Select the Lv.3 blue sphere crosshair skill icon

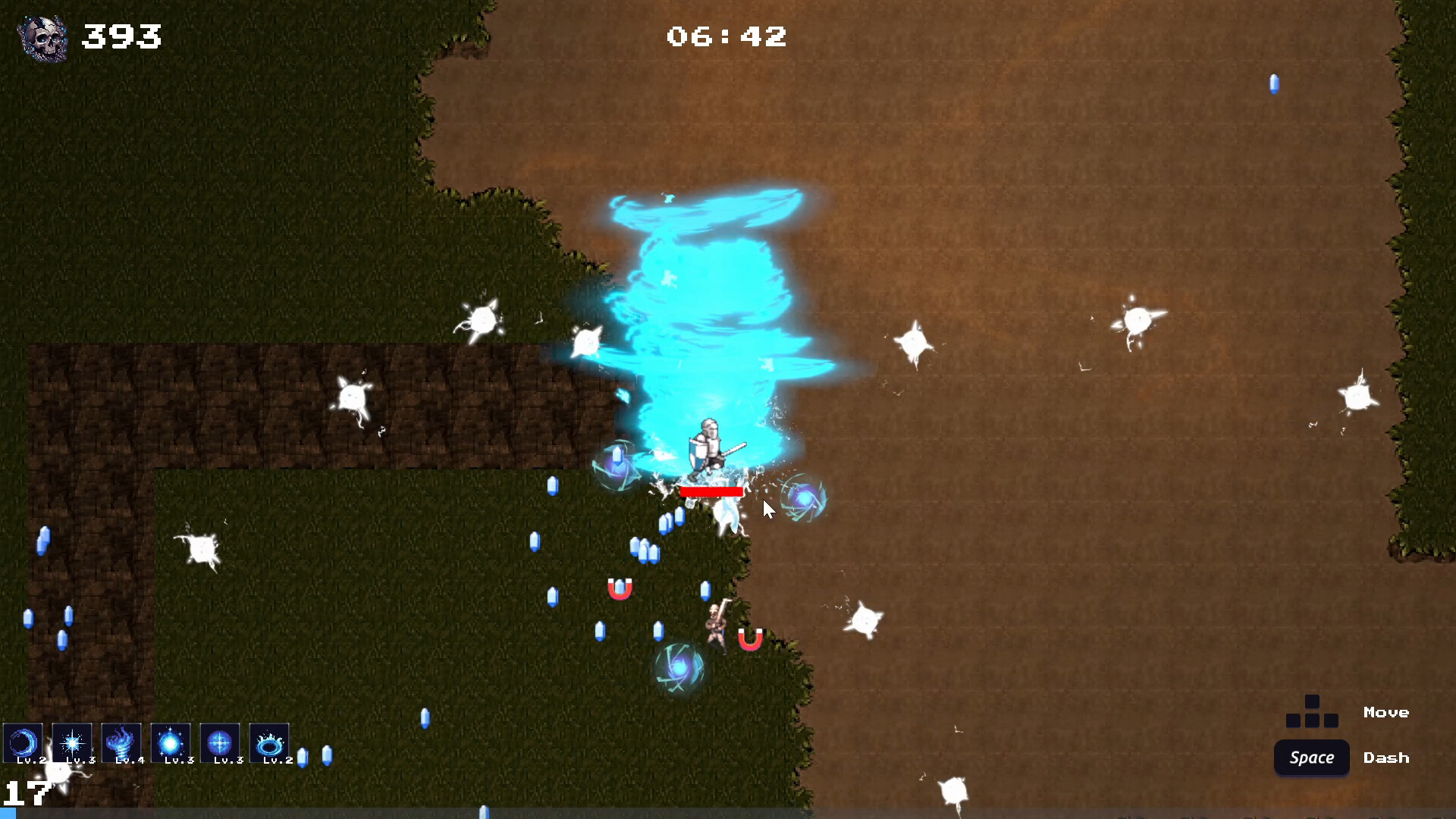click(220, 743)
